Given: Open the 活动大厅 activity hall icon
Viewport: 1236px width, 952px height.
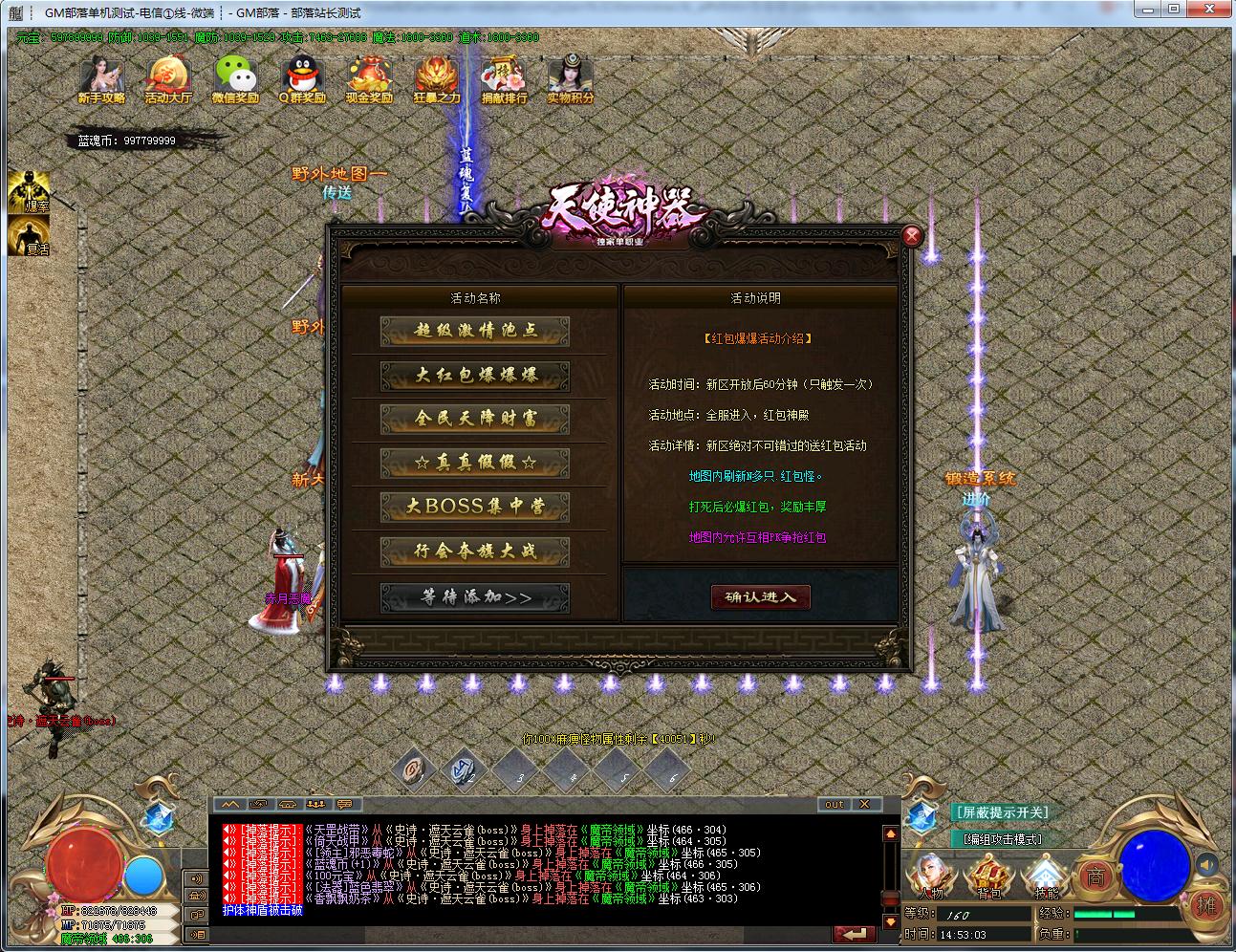Looking at the screenshot, I should coord(168,79).
